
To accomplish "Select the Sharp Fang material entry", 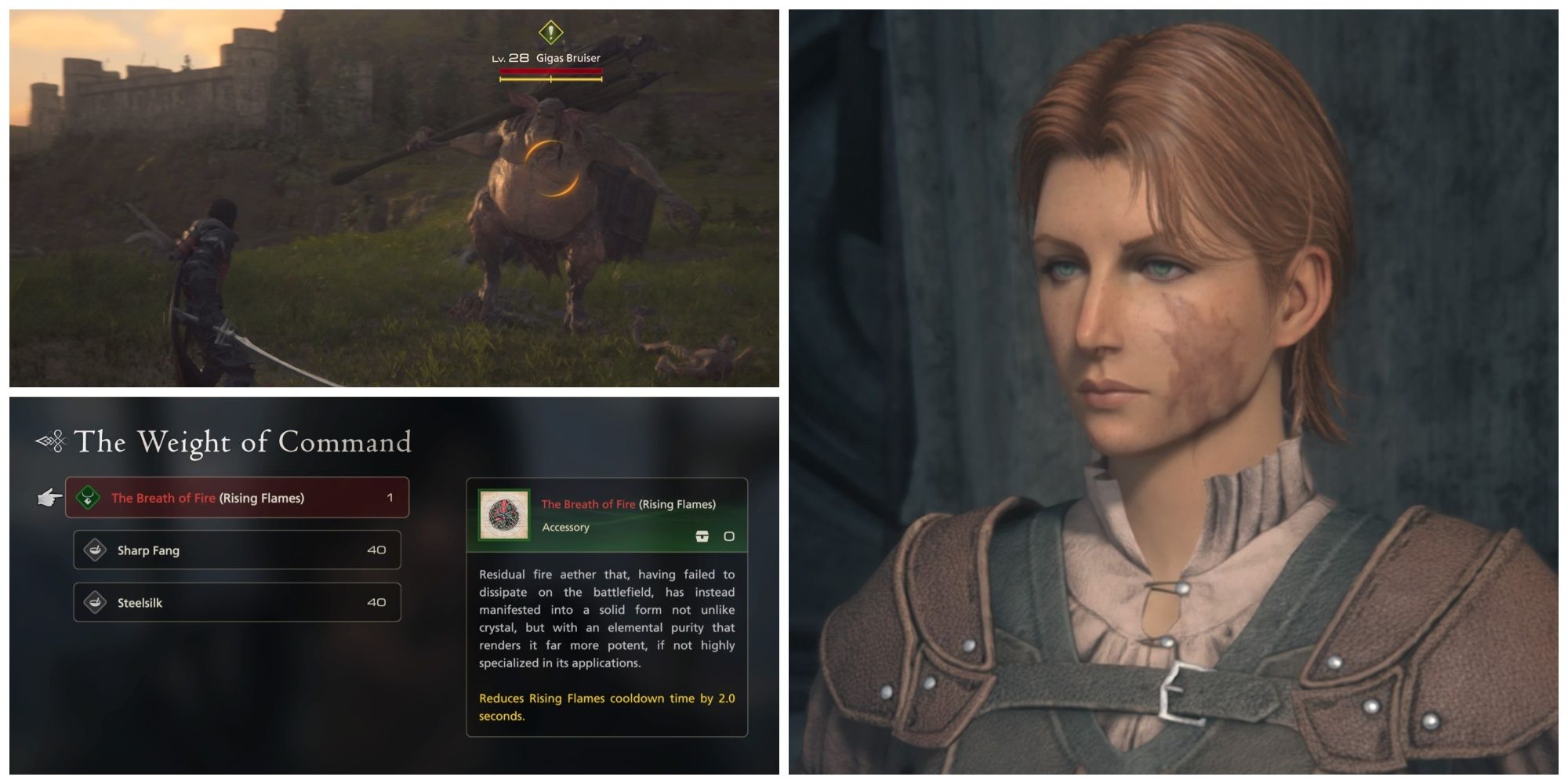I will [x=235, y=550].
